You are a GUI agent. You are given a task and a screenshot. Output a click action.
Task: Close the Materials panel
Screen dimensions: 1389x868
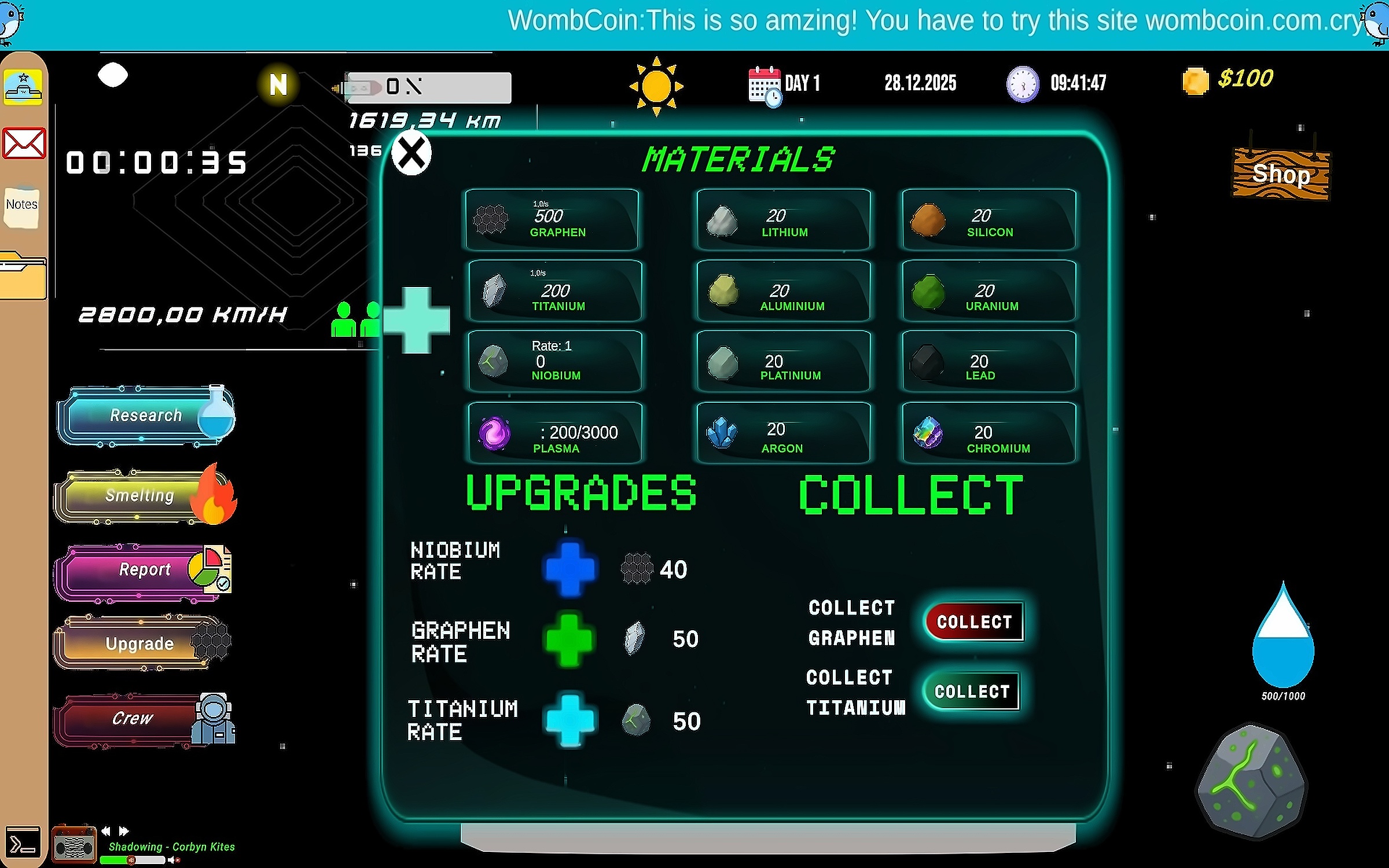(411, 154)
